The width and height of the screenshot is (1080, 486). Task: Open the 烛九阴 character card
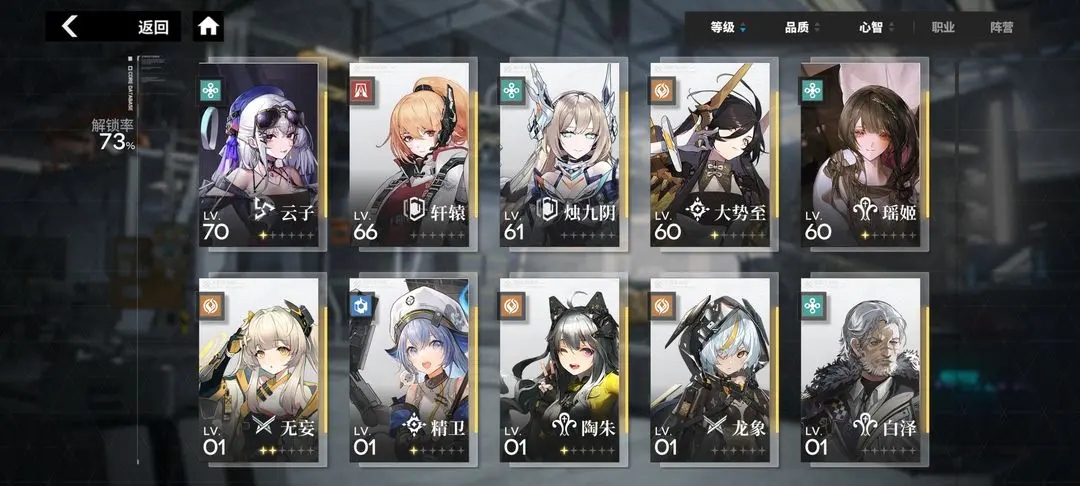point(560,154)
